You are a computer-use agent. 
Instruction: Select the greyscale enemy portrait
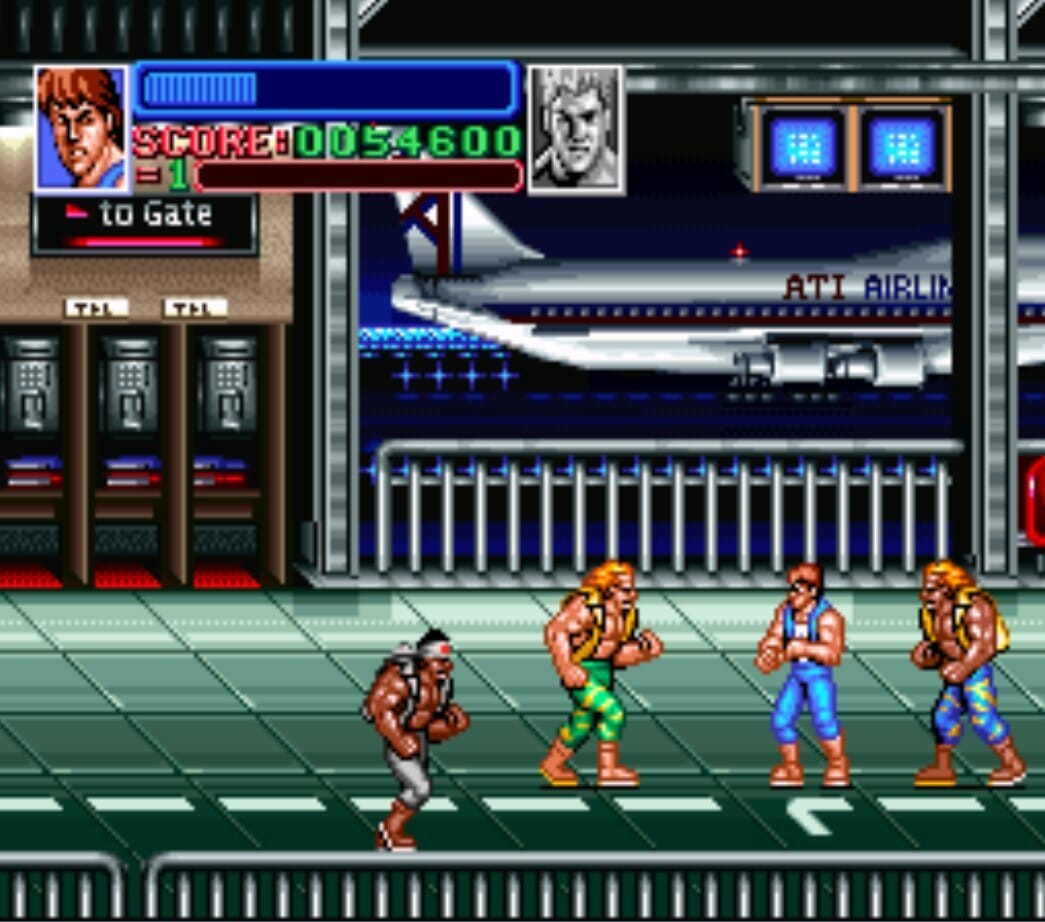pos(575,128)
